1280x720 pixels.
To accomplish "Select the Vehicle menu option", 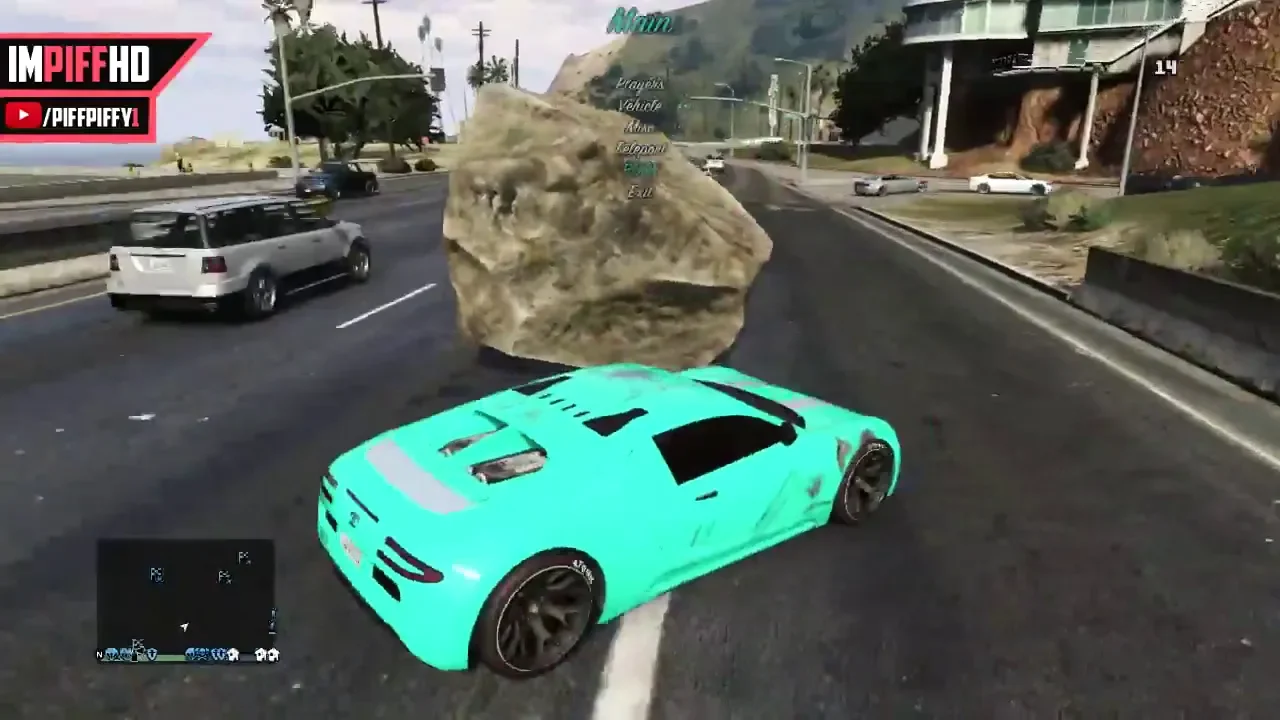I will (x=639, y=105).
